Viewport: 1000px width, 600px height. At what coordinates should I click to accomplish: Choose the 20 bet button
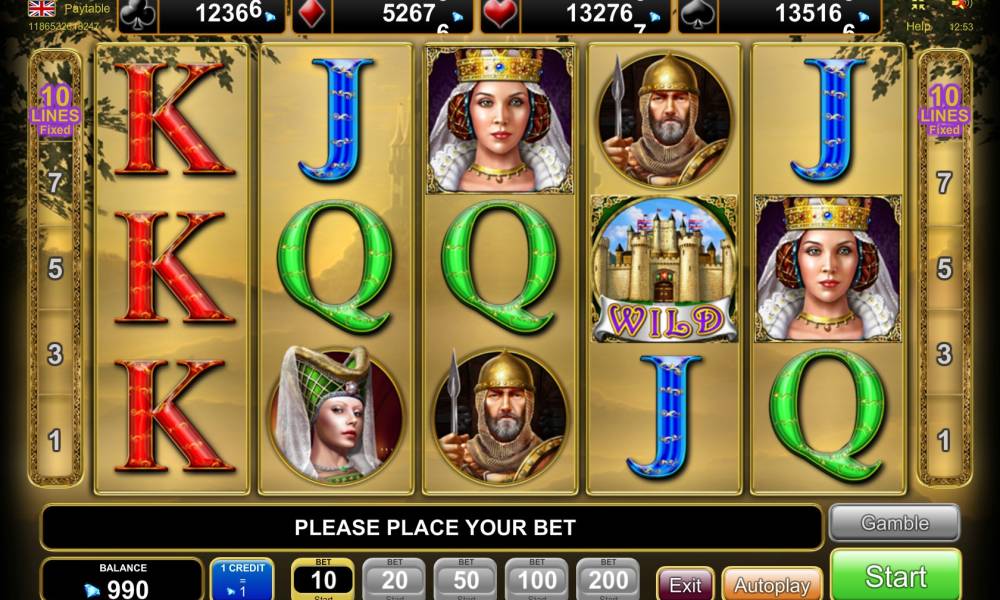tap(394, 578)
